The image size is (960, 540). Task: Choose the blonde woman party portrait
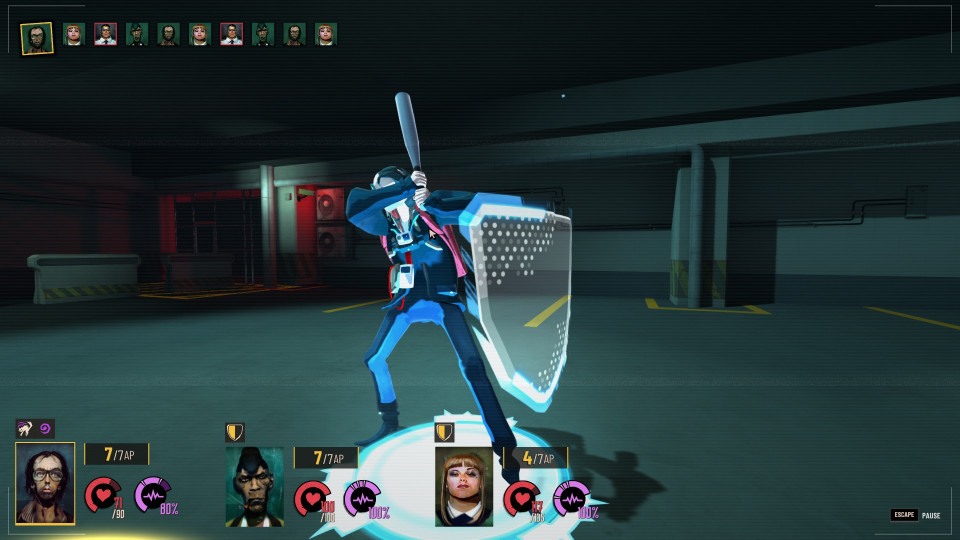coord(464,486)
